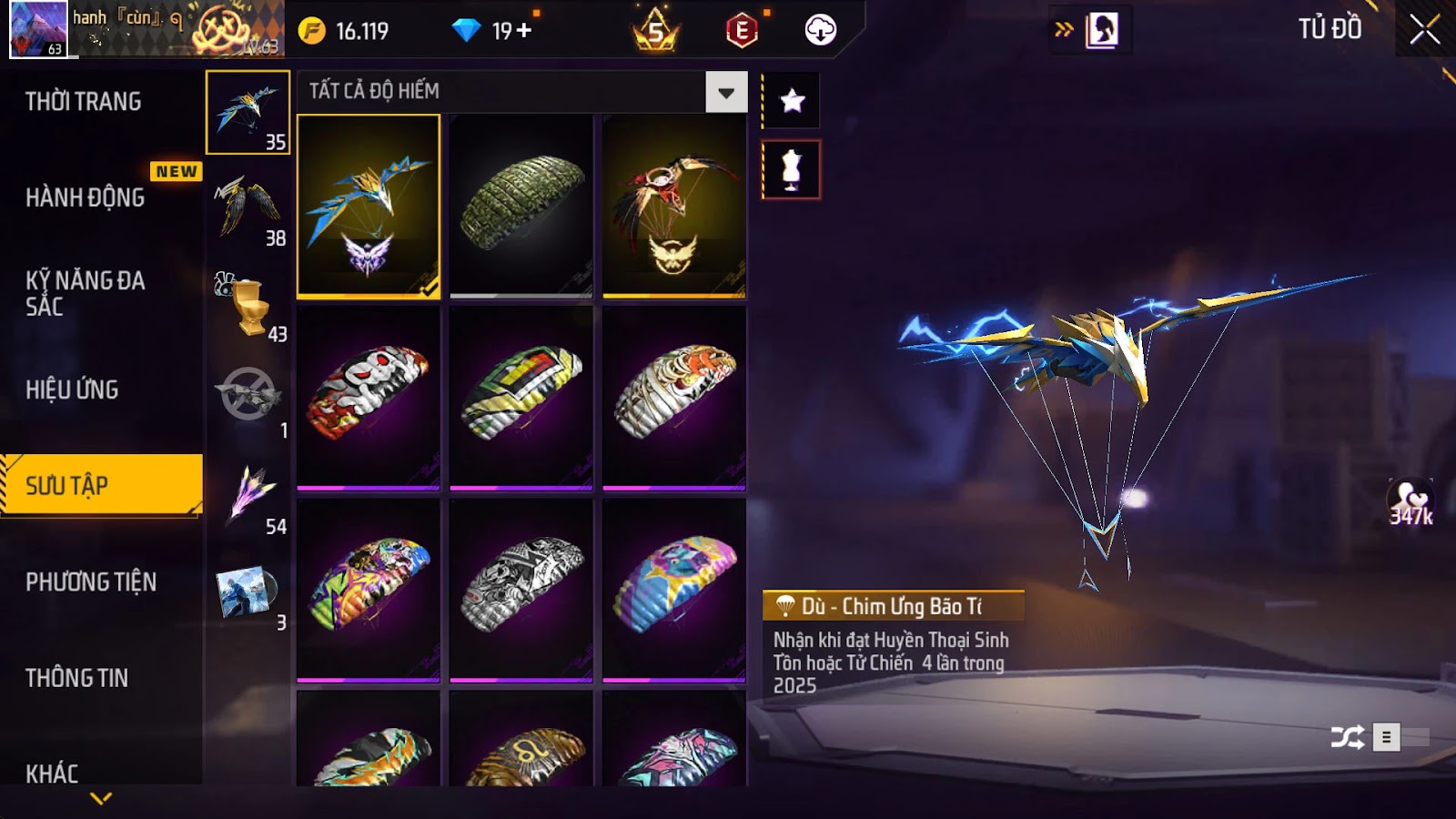Open the golden toilet collection subcategory
1456x819 pixels.
248,307
